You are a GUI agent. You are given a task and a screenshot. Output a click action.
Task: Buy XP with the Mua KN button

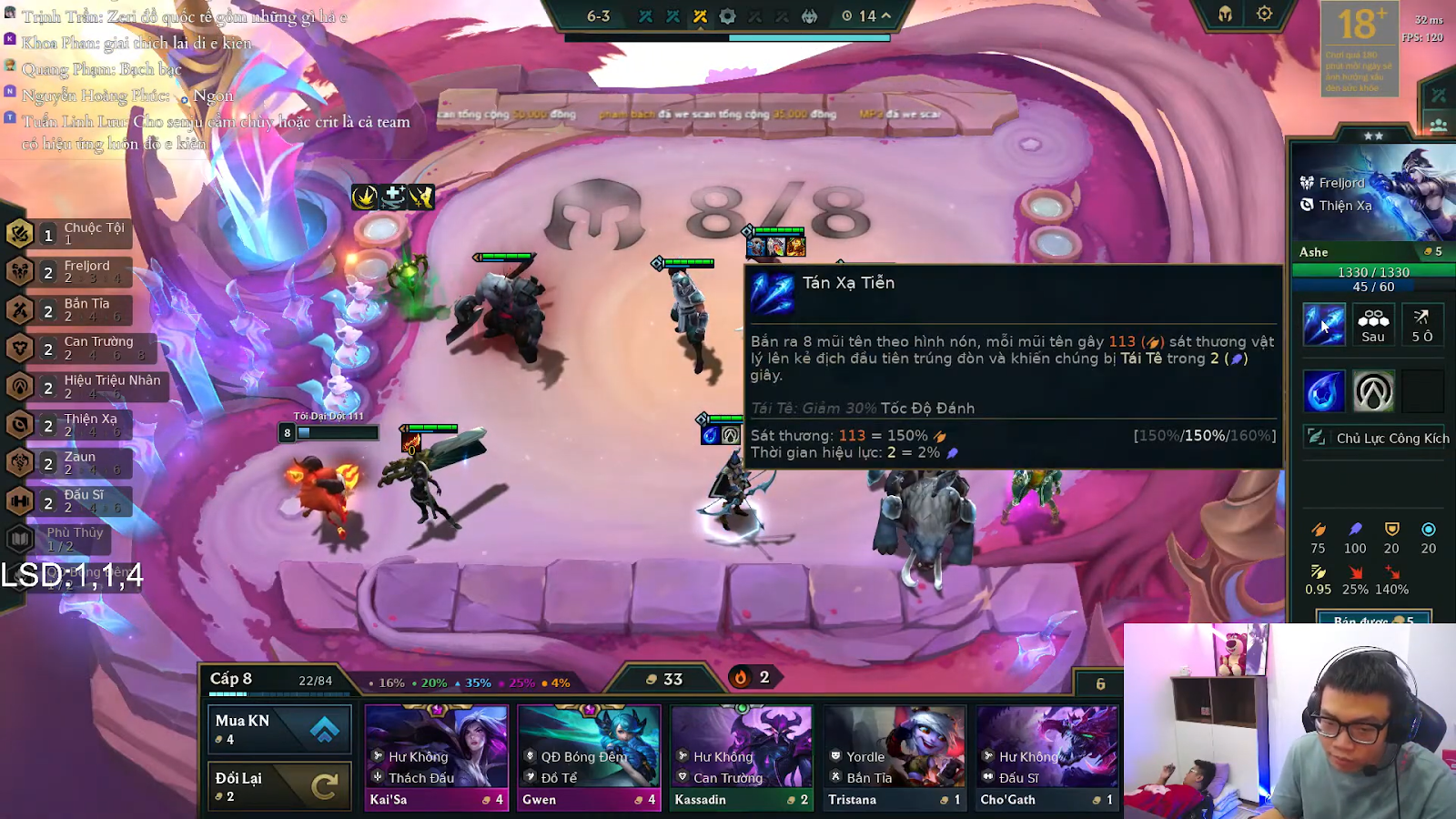click(279, 729)
